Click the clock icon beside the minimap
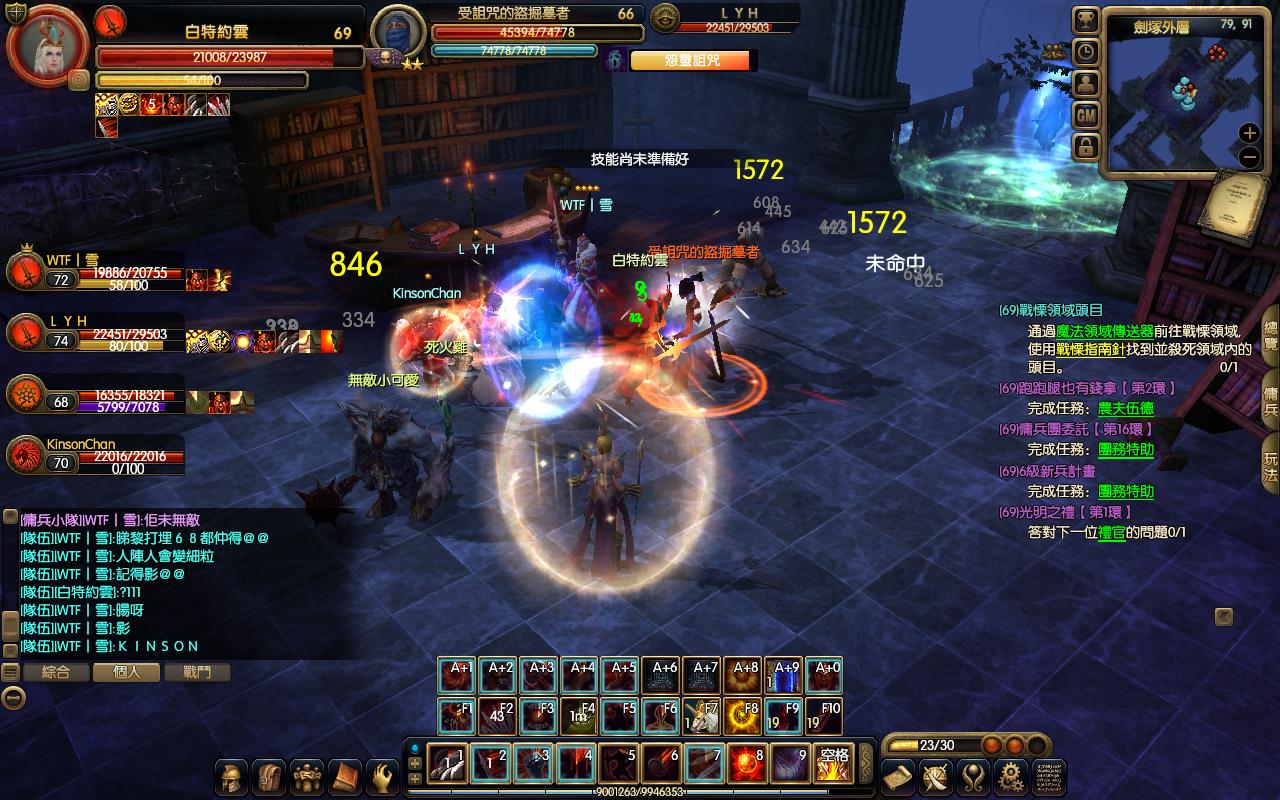Screen dimensions: 1280x800 [x=1085, y=53]
